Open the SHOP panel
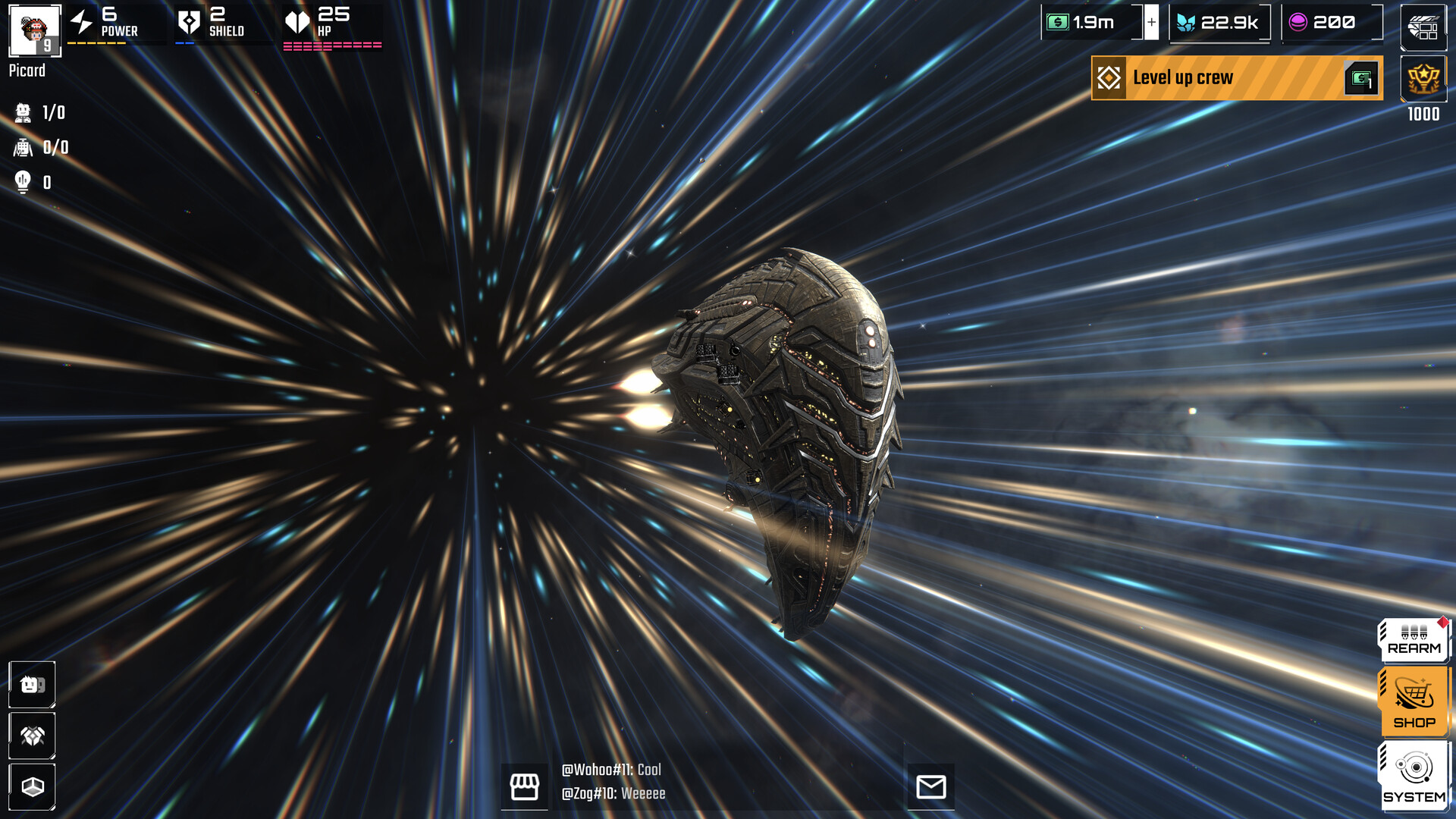Viewport: 1456px width, 819px height. coord(1412,701)
